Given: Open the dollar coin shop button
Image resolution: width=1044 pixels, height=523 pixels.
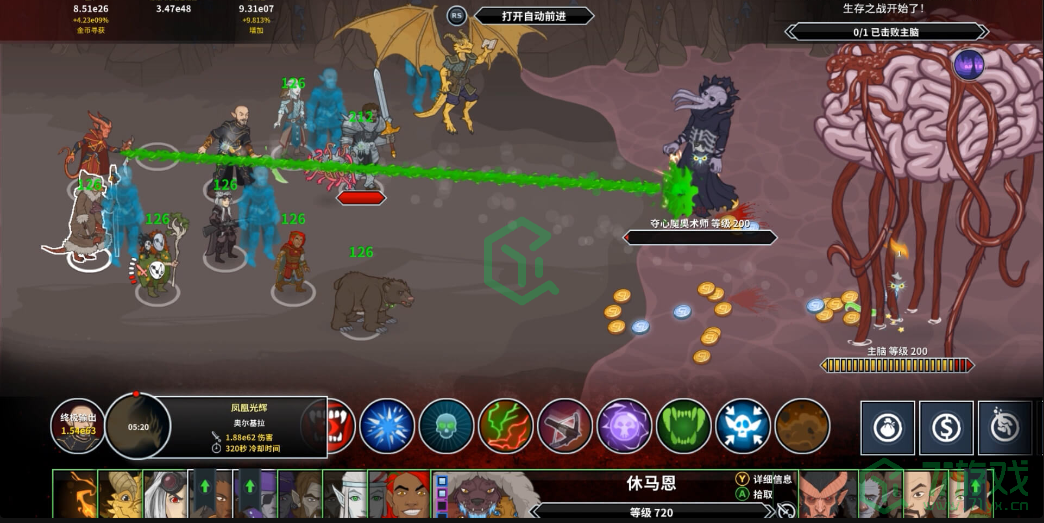Looking at the screenshot, I should tap(946, 428).
